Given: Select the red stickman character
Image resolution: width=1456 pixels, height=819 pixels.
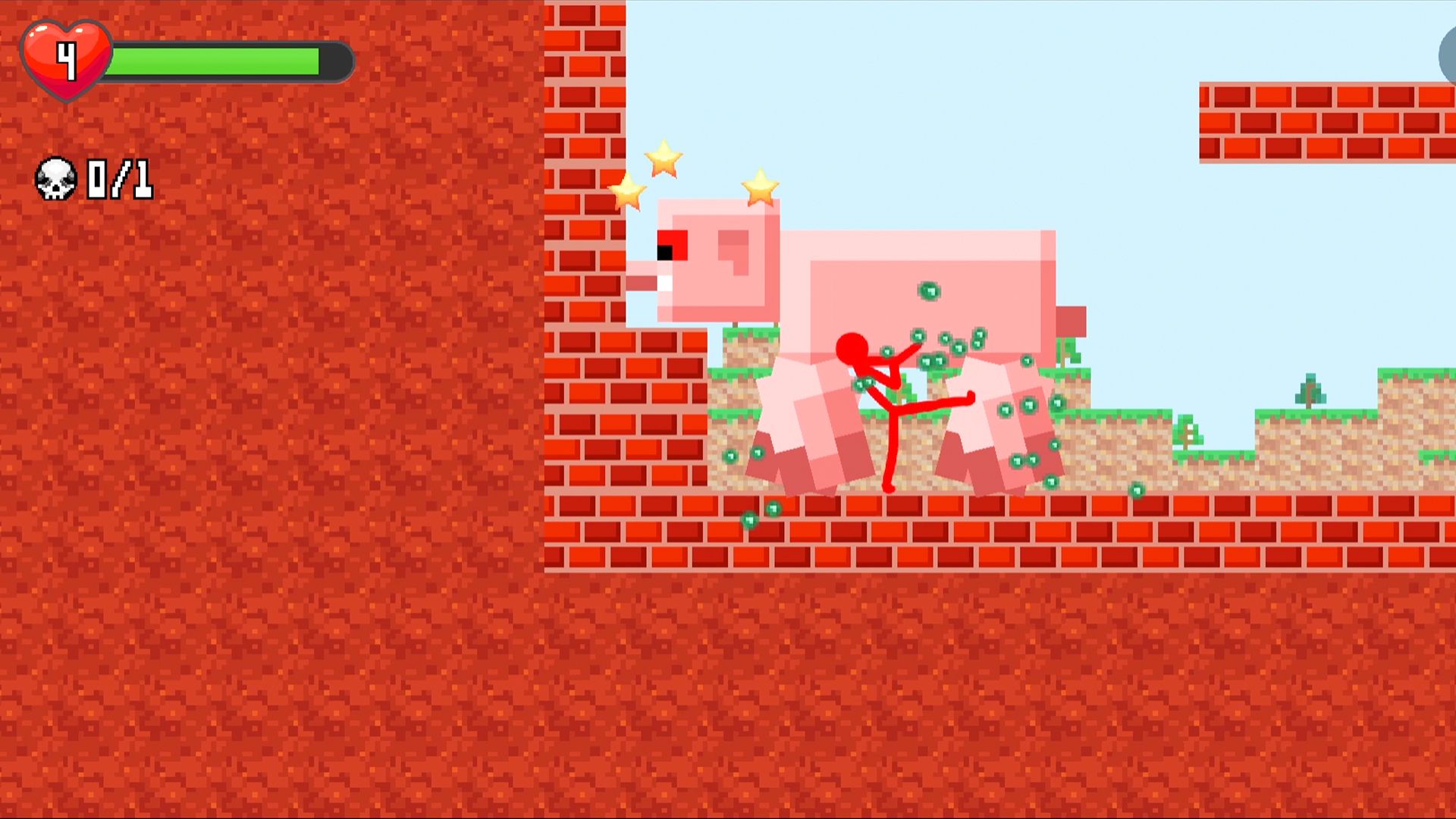Looking at the screenshot, I should coord(880,402).
